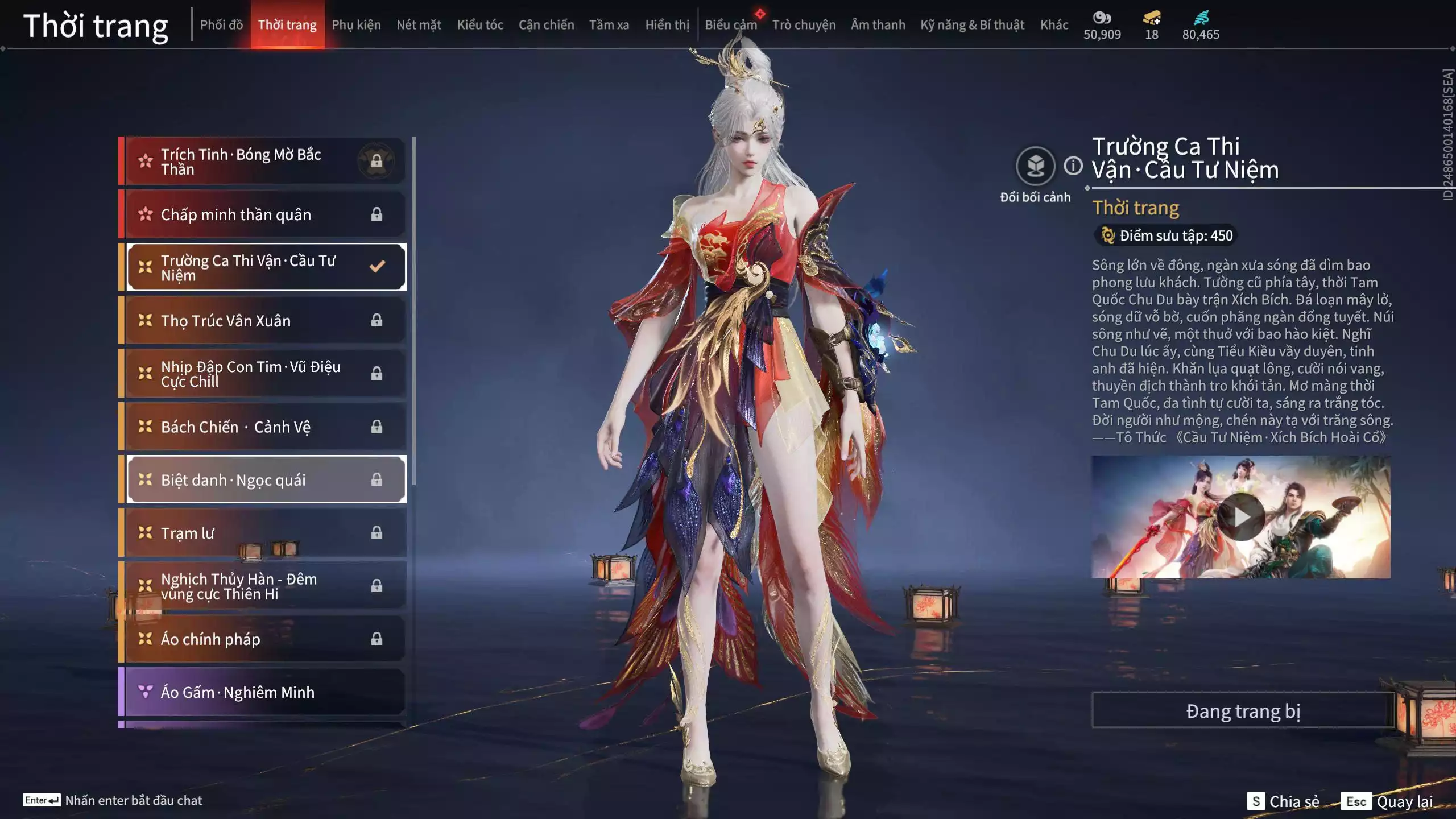The image size is (1456, 819).
Task: Select the Nét mặt tab
Action: pyautogui.click(x=419, y=25)
